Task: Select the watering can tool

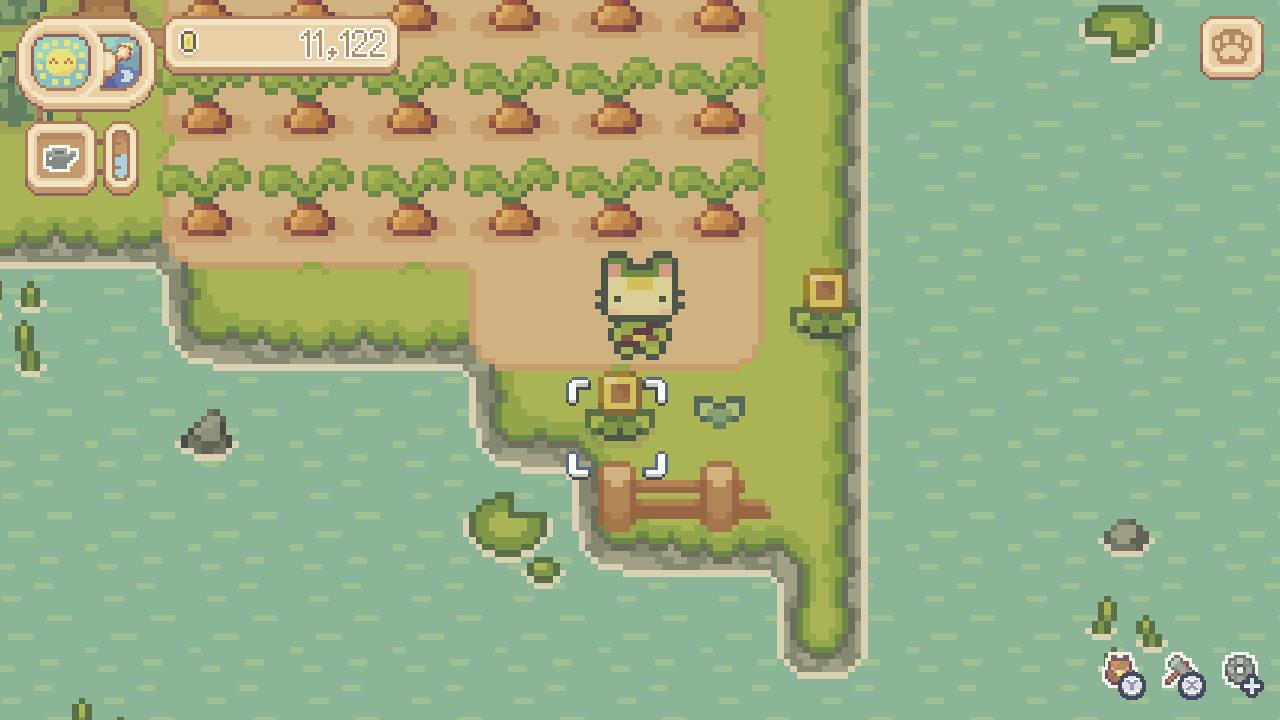Action: pos(62,158)
